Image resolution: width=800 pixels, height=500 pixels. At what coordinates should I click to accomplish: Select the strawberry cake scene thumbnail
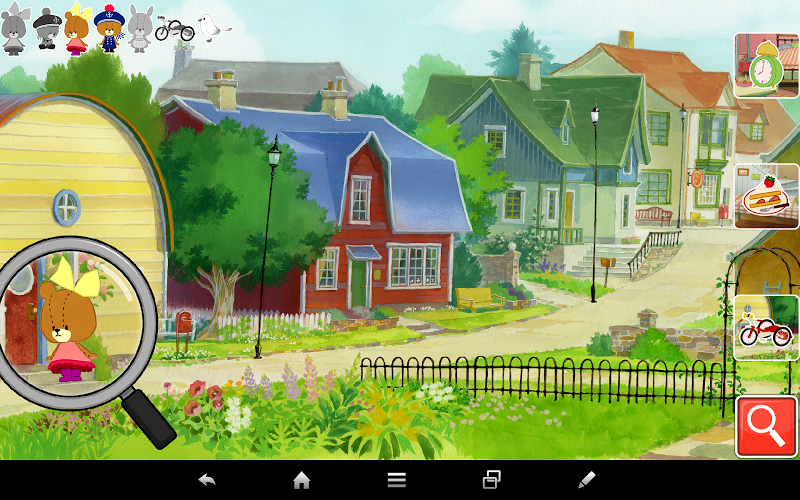(766, 197)
